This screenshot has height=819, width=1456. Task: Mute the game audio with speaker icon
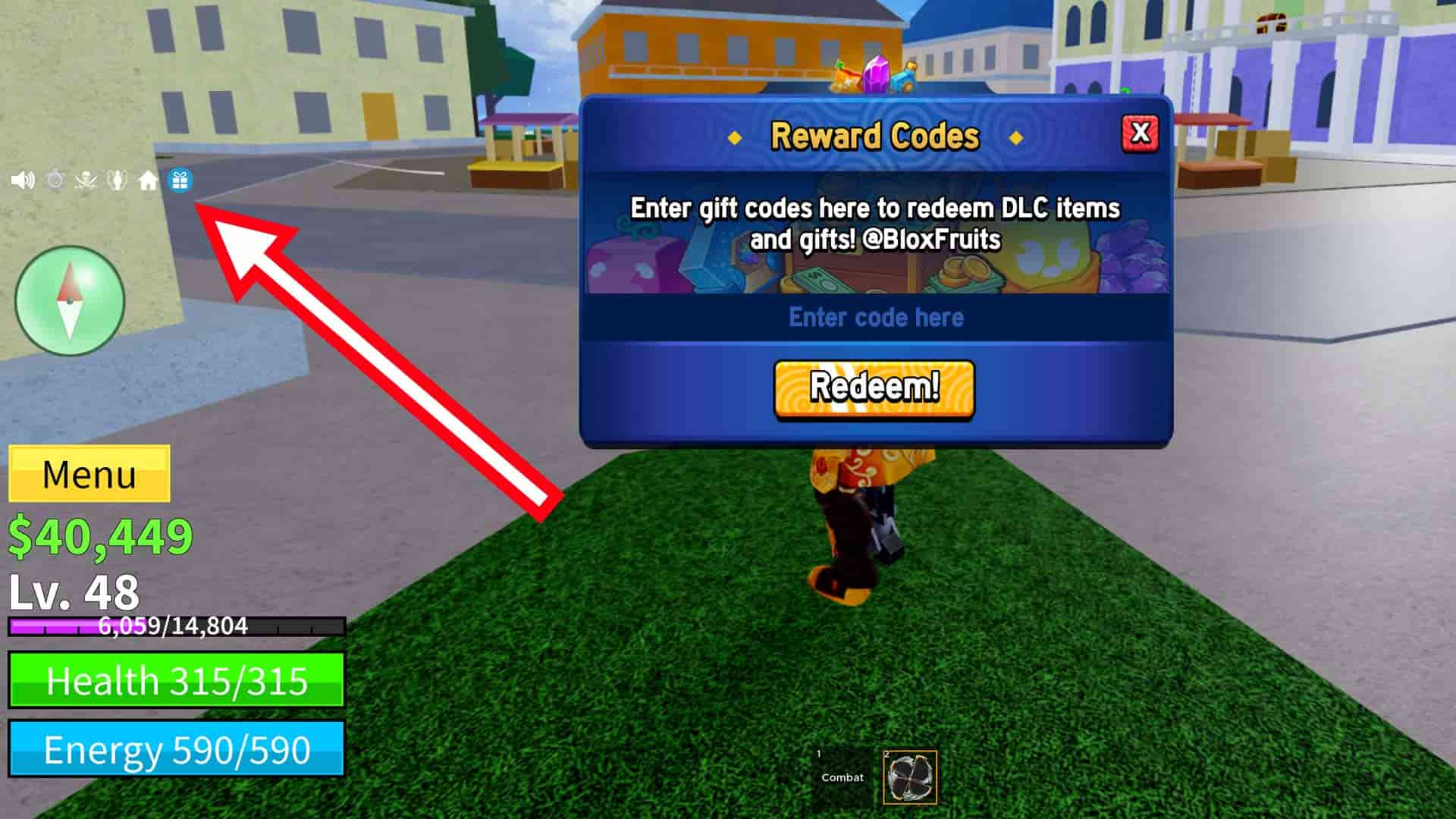pos(23,180)
